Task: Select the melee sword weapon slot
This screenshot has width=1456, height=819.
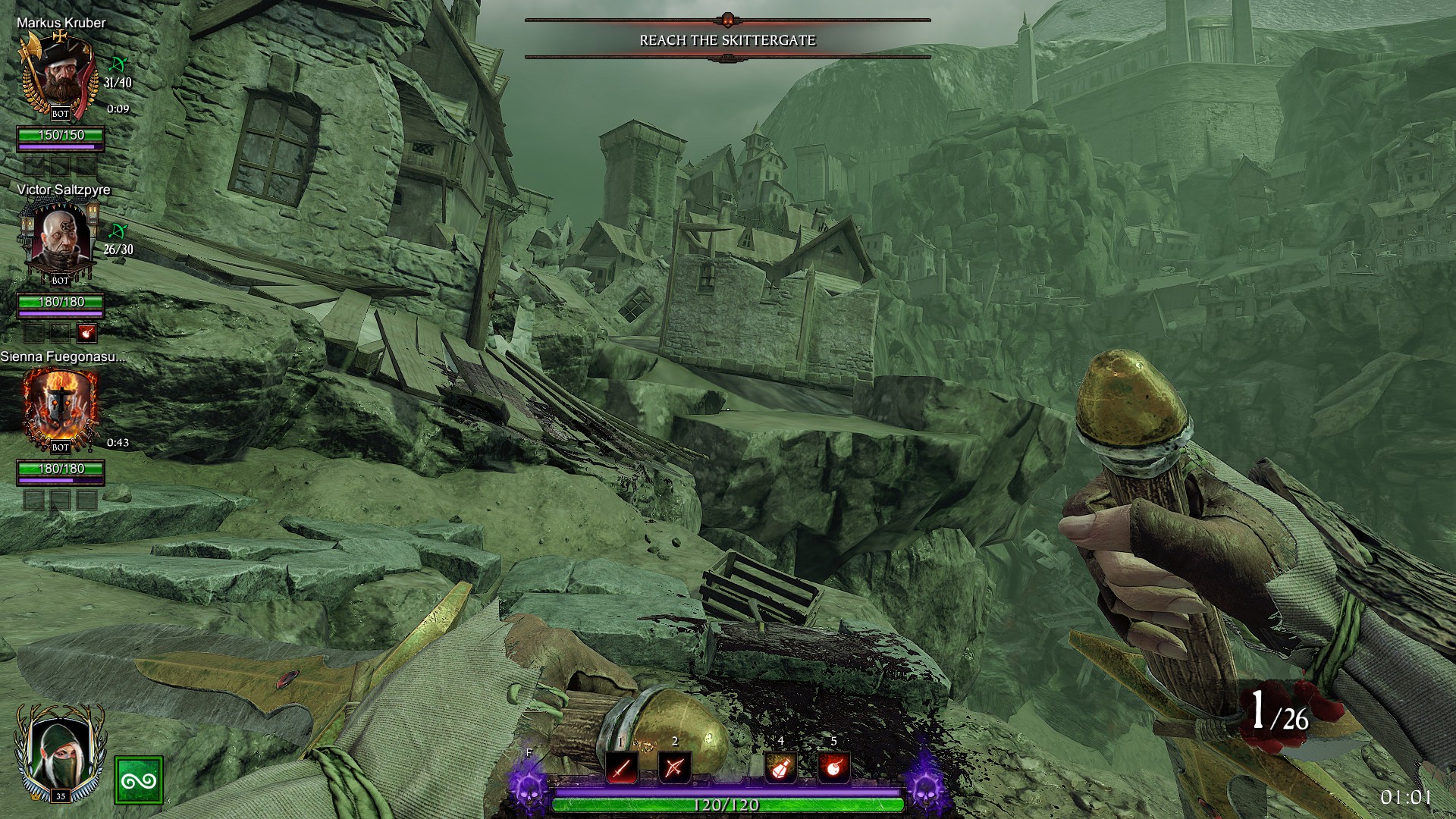Action: point(621,768)
